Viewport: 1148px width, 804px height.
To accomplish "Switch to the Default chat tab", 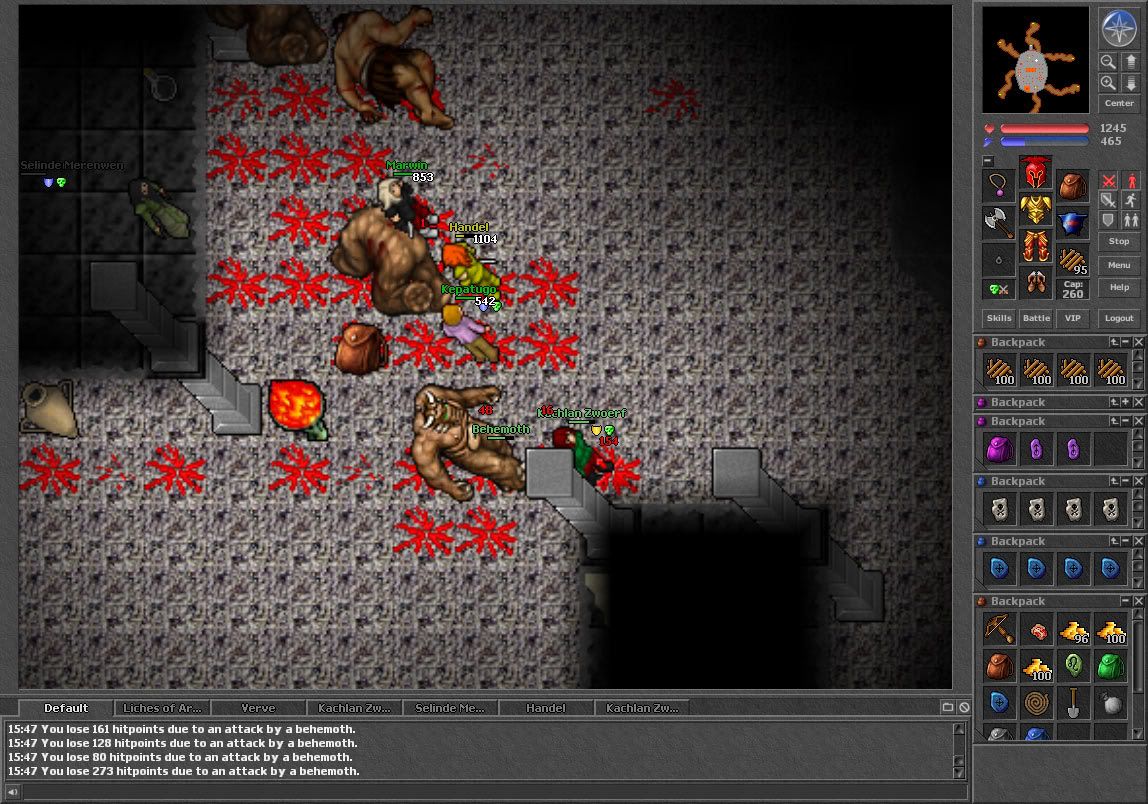I will coord(66,708).
